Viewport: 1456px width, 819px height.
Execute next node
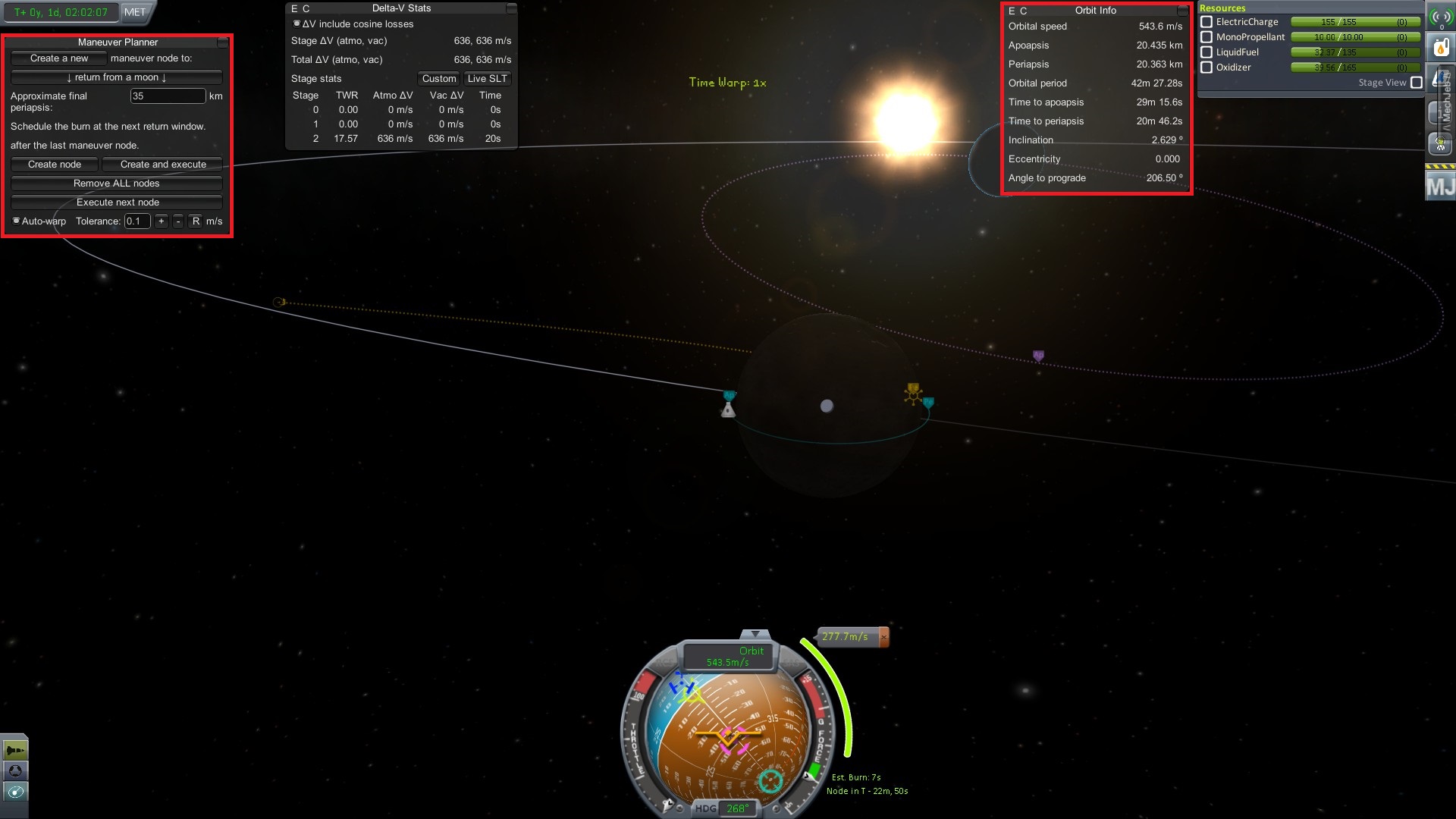116,202
